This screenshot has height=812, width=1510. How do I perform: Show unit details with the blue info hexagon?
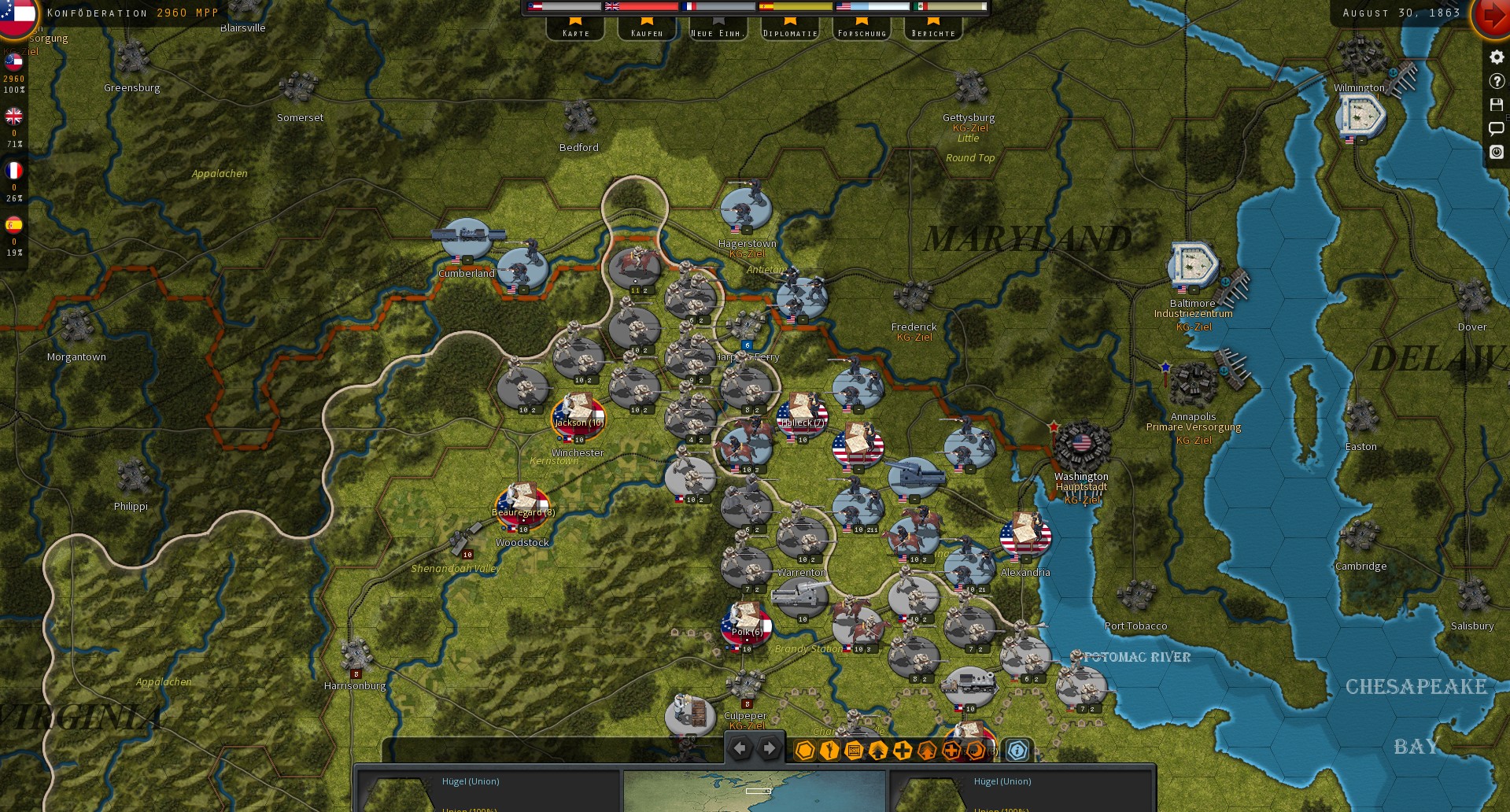(1016, 751)
